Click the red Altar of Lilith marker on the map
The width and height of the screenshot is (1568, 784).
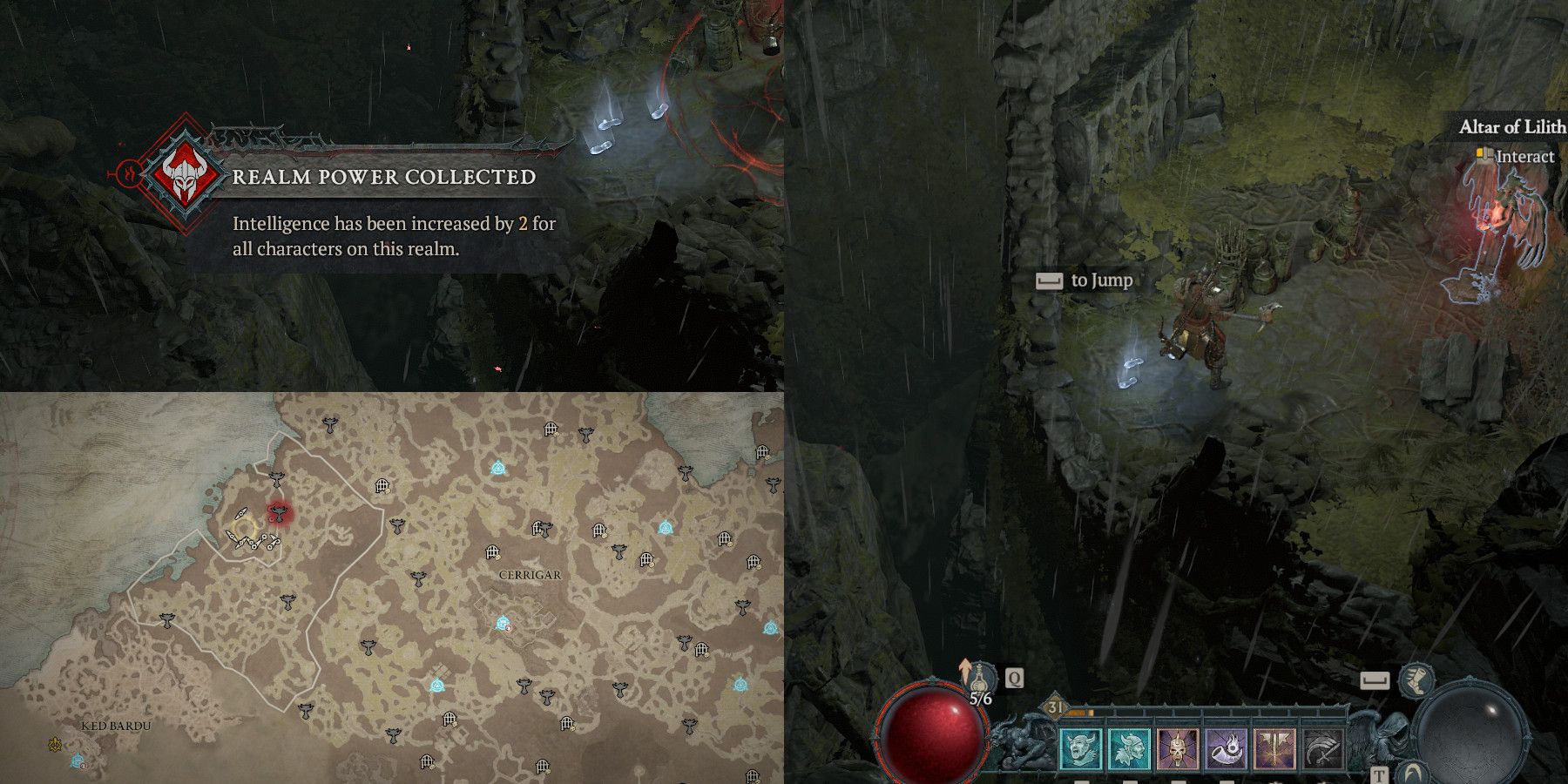pyautogui.click(x=280, y=514)
